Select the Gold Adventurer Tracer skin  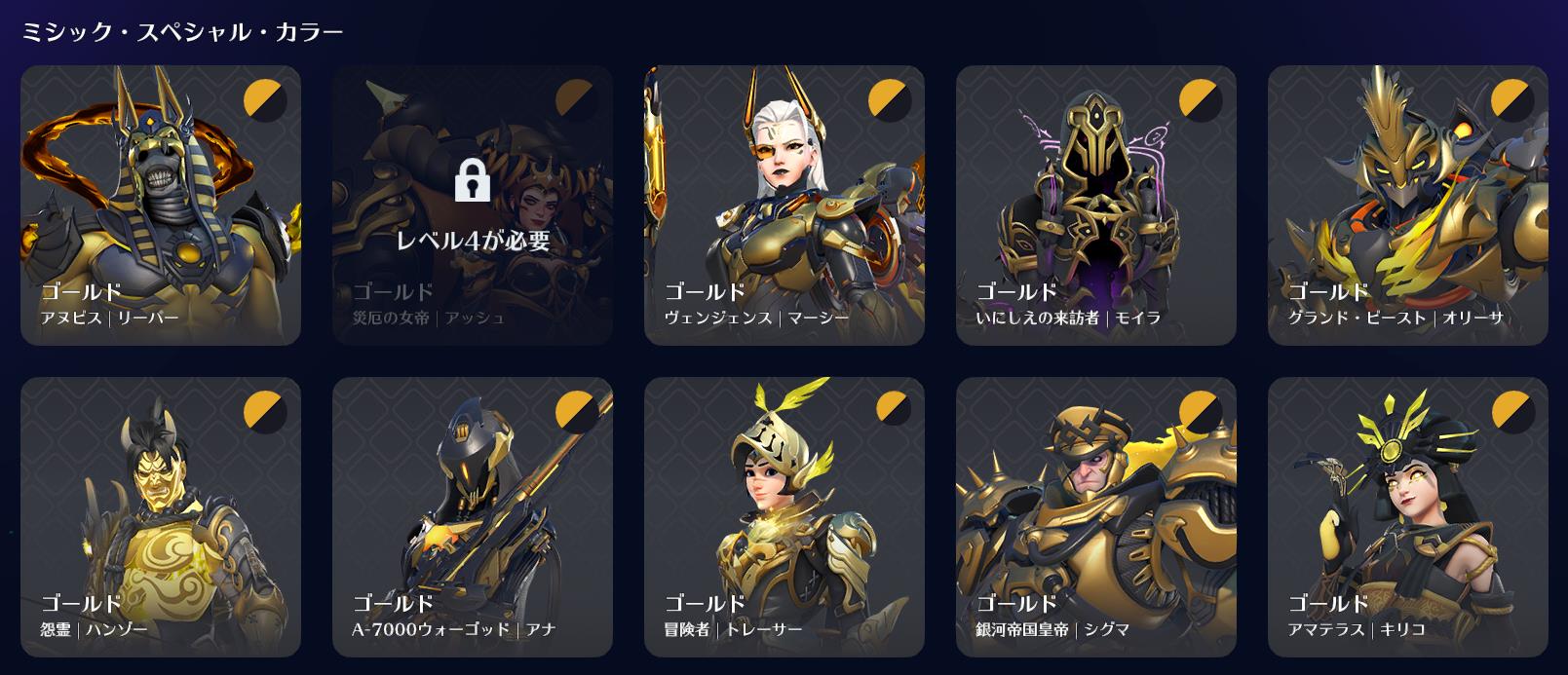coord(784,517)
